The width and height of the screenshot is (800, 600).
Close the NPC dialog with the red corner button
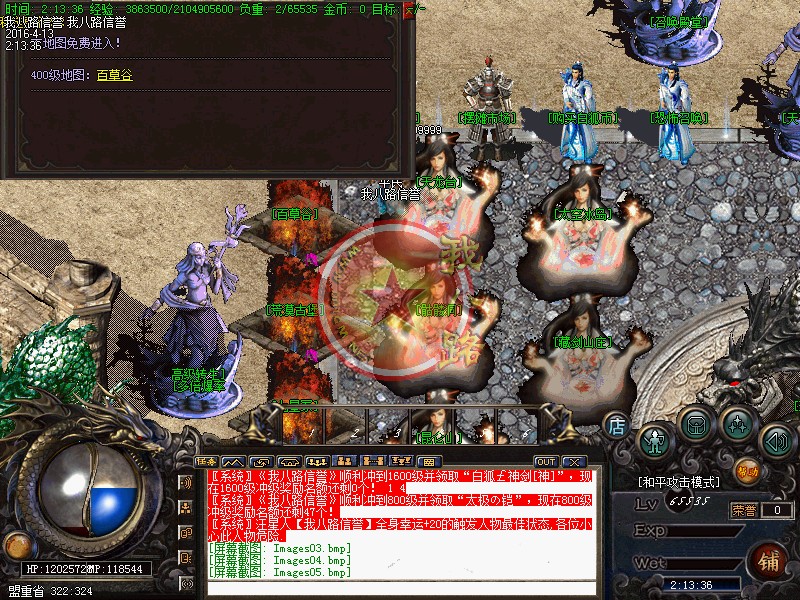[x=408, y=11]
